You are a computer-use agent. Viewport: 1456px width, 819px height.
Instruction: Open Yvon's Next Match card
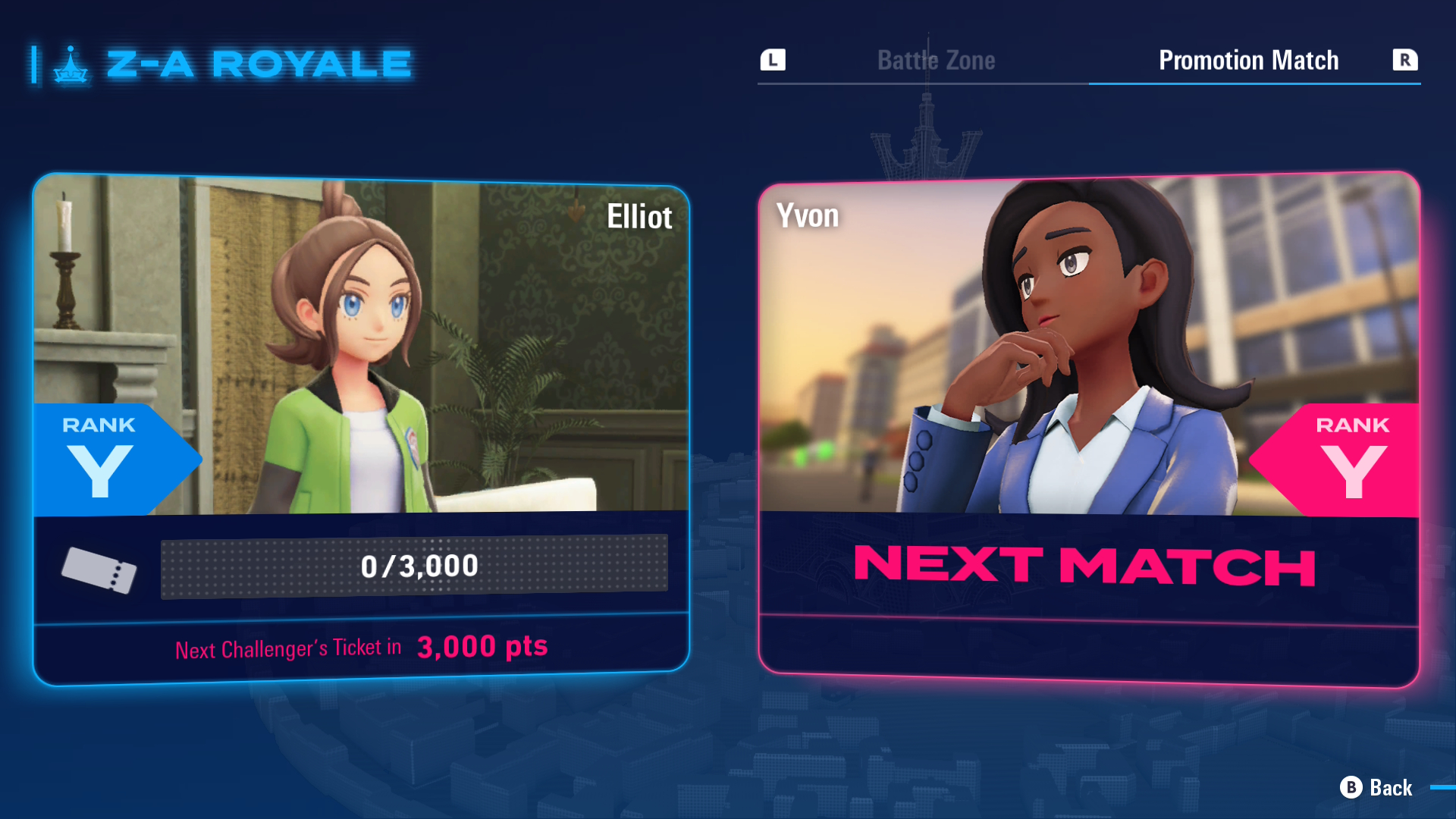(1088, 428)
